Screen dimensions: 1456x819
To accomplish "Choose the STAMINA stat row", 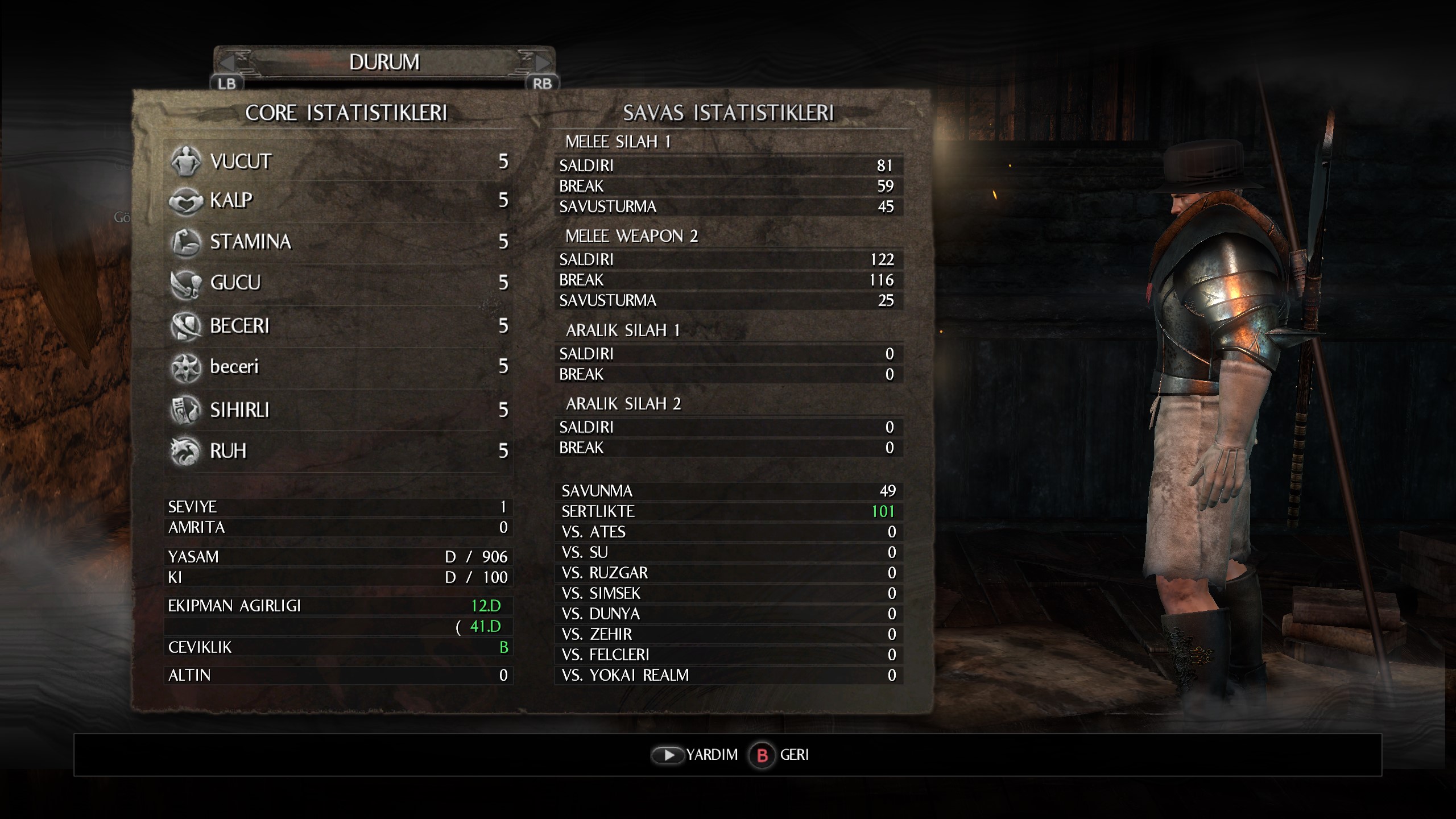I will coord(339,242).
